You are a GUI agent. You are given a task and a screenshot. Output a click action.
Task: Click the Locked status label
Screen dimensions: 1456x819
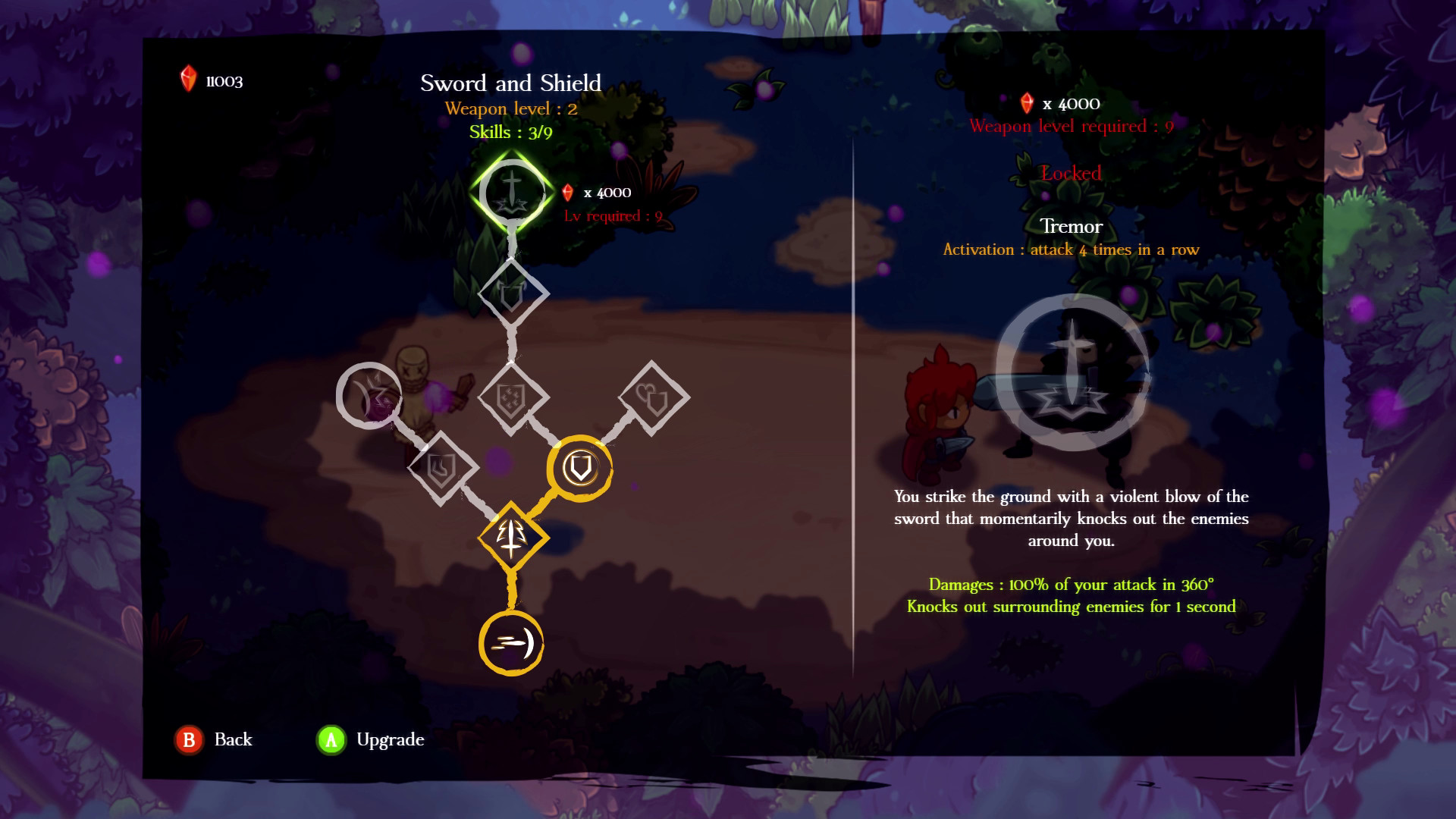click(1072, 174)
